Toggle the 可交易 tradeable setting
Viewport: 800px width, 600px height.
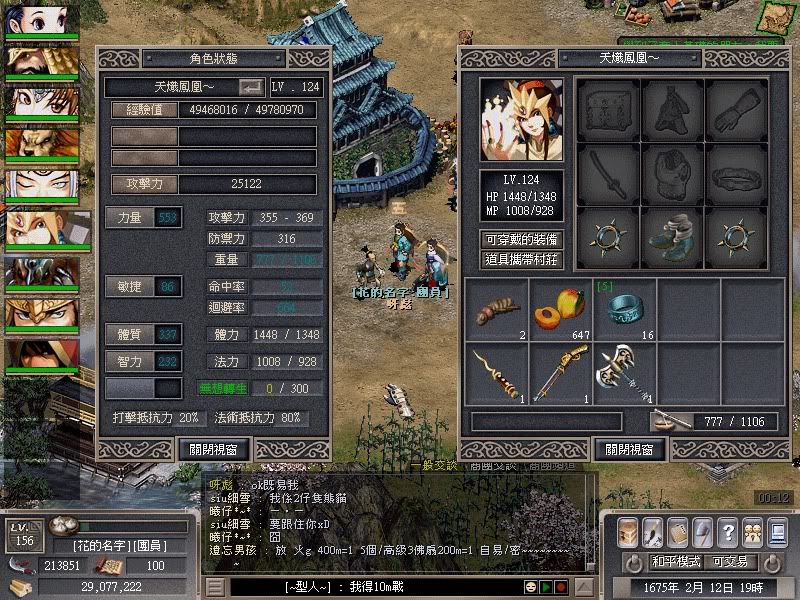(730, 562)
